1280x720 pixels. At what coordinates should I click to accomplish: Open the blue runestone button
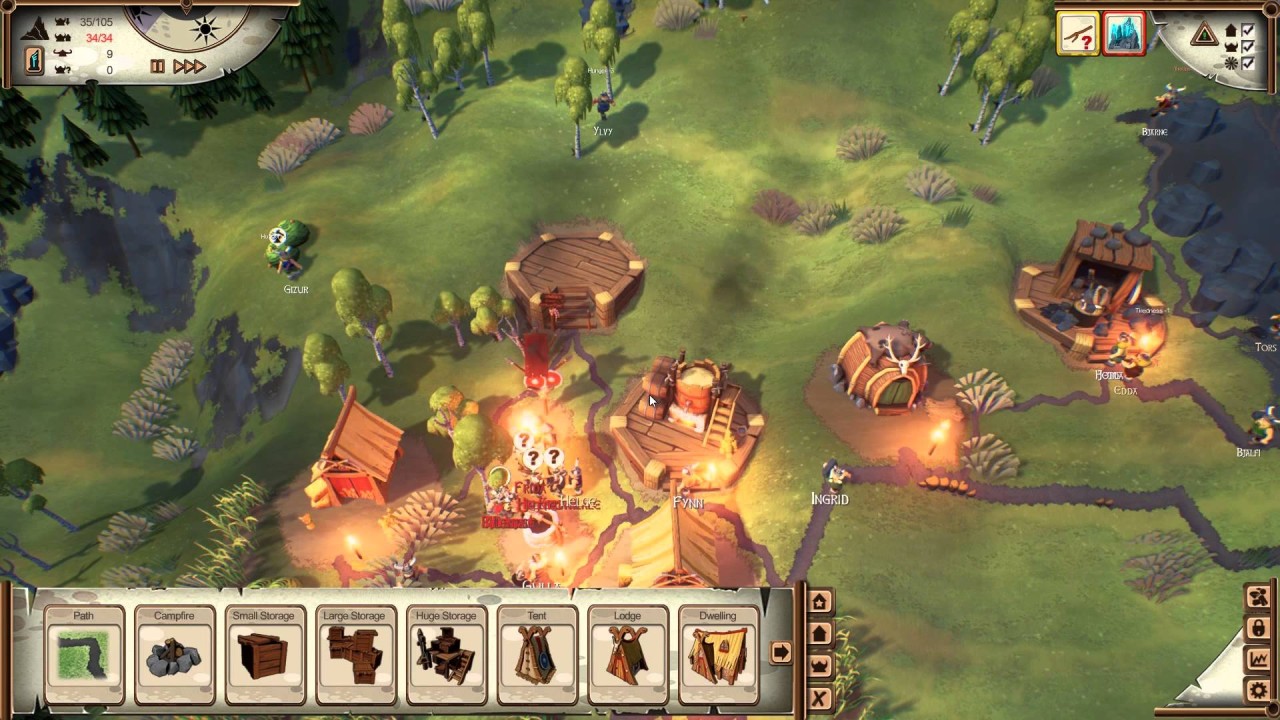point(35,61)
